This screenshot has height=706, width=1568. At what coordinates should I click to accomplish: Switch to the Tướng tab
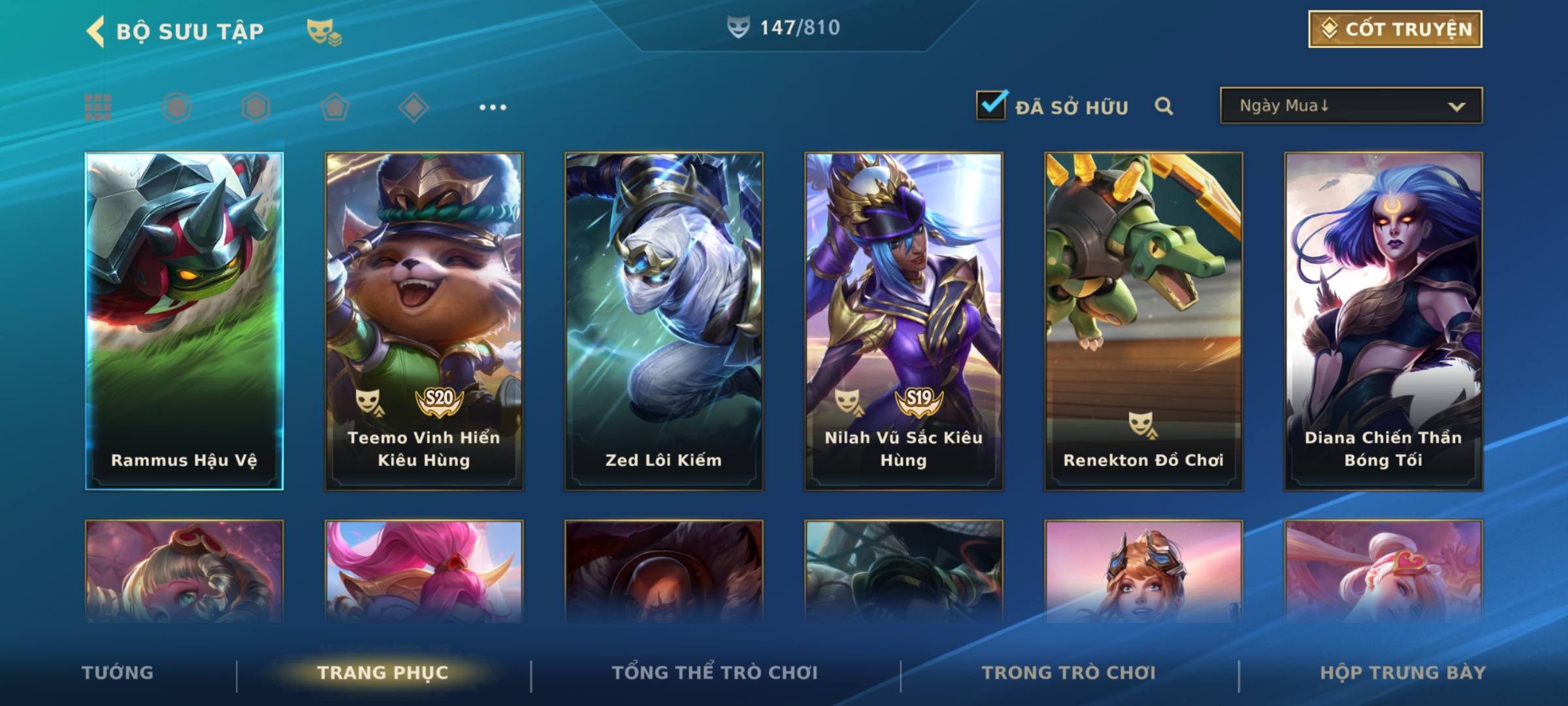click(x=118, y=673)
